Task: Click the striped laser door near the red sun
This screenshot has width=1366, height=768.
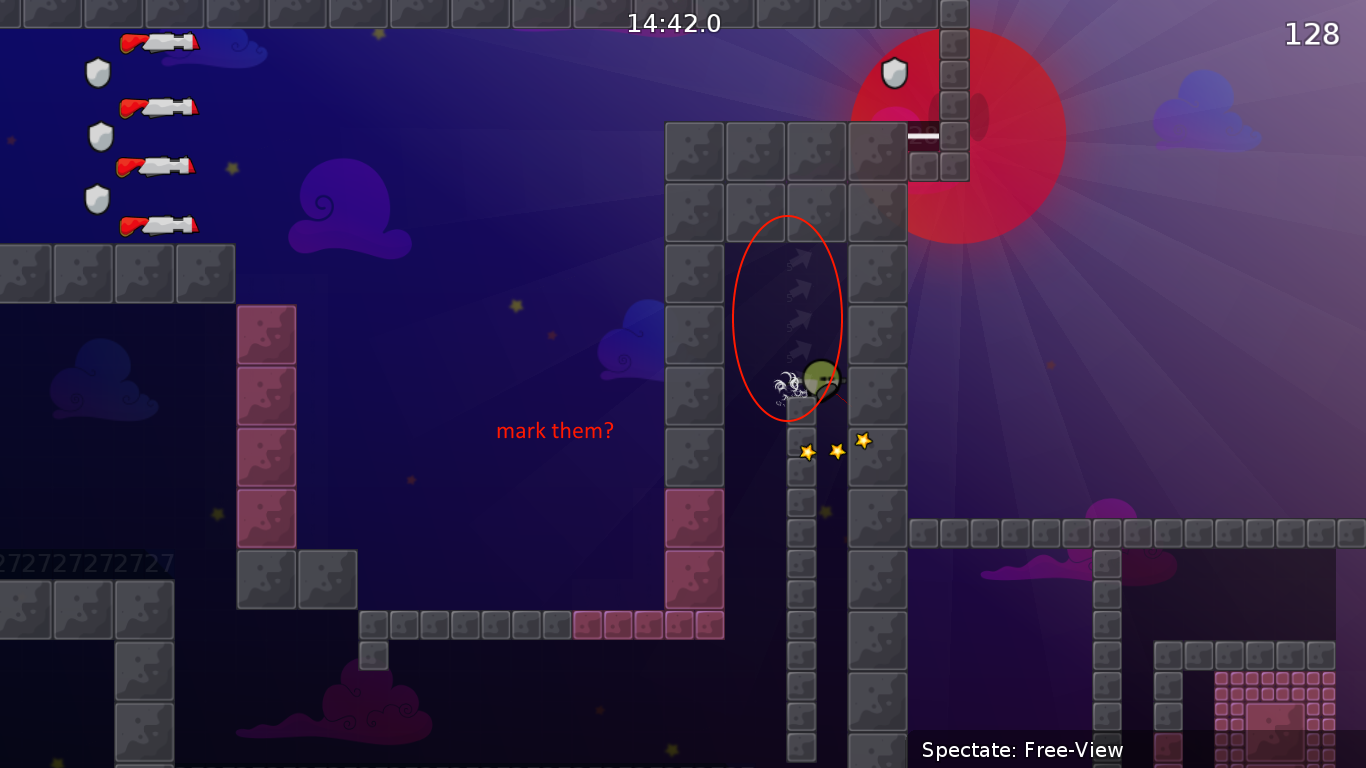Action: pyautogui.click(x=925, y=137)
